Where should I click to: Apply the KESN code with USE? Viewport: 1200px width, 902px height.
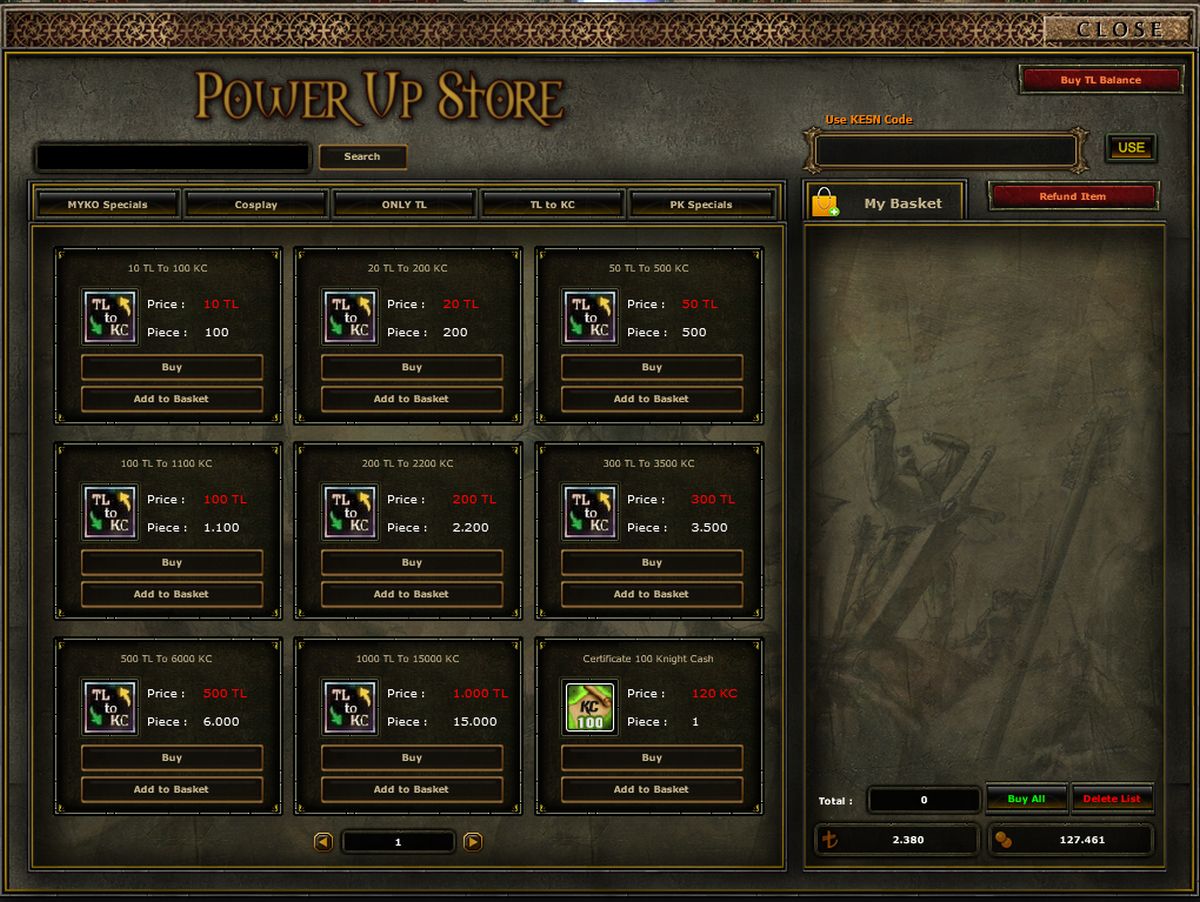click(1131, 148)
